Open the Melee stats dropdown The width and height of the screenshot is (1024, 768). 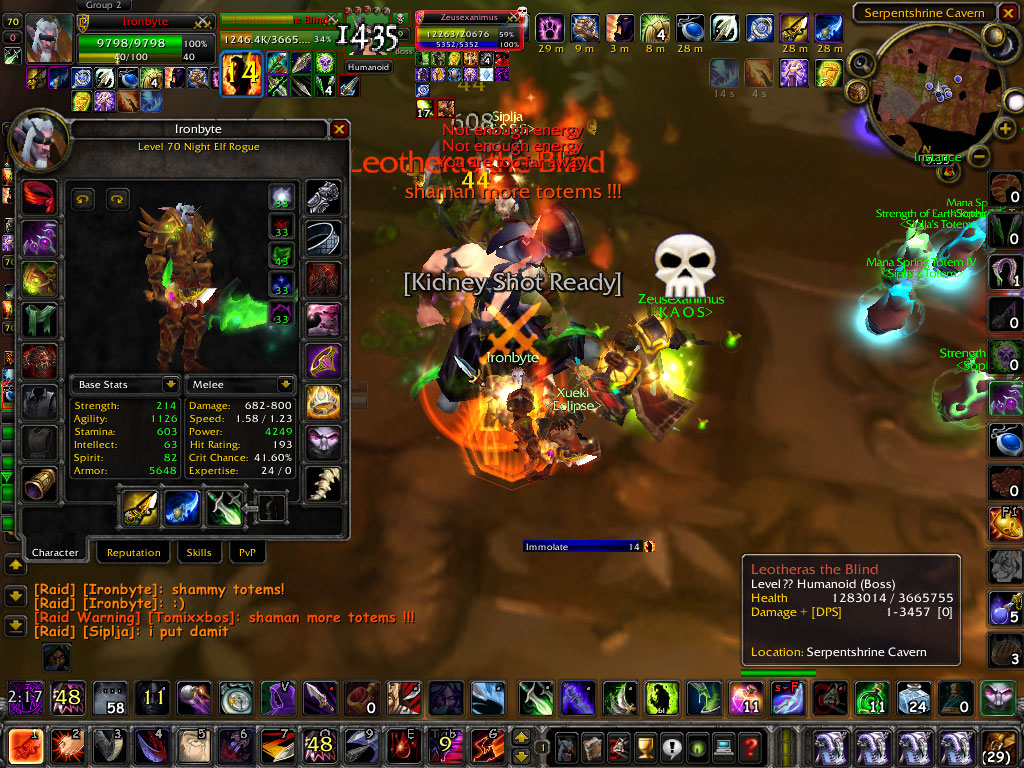(285, 384)
